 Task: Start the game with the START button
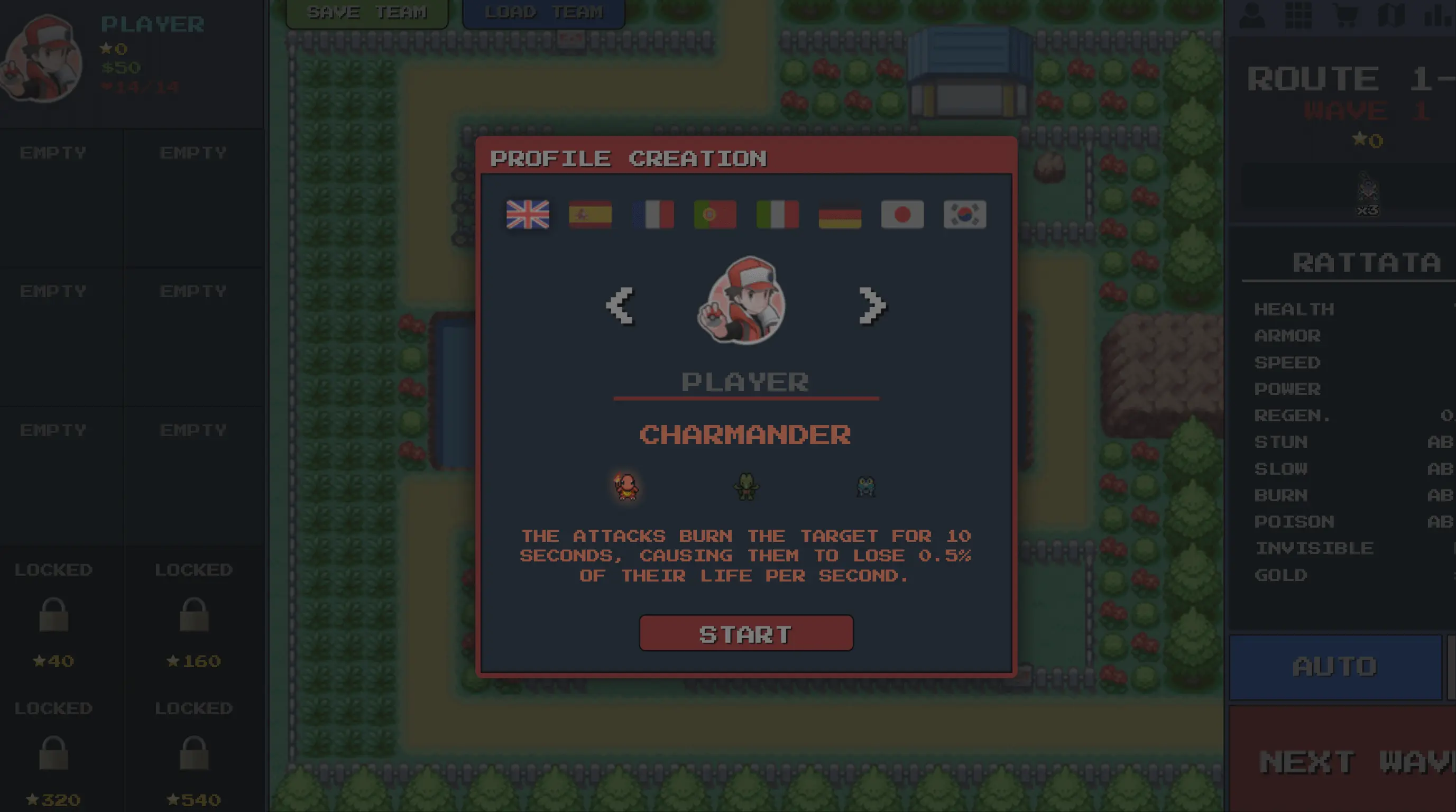point(745,633)
